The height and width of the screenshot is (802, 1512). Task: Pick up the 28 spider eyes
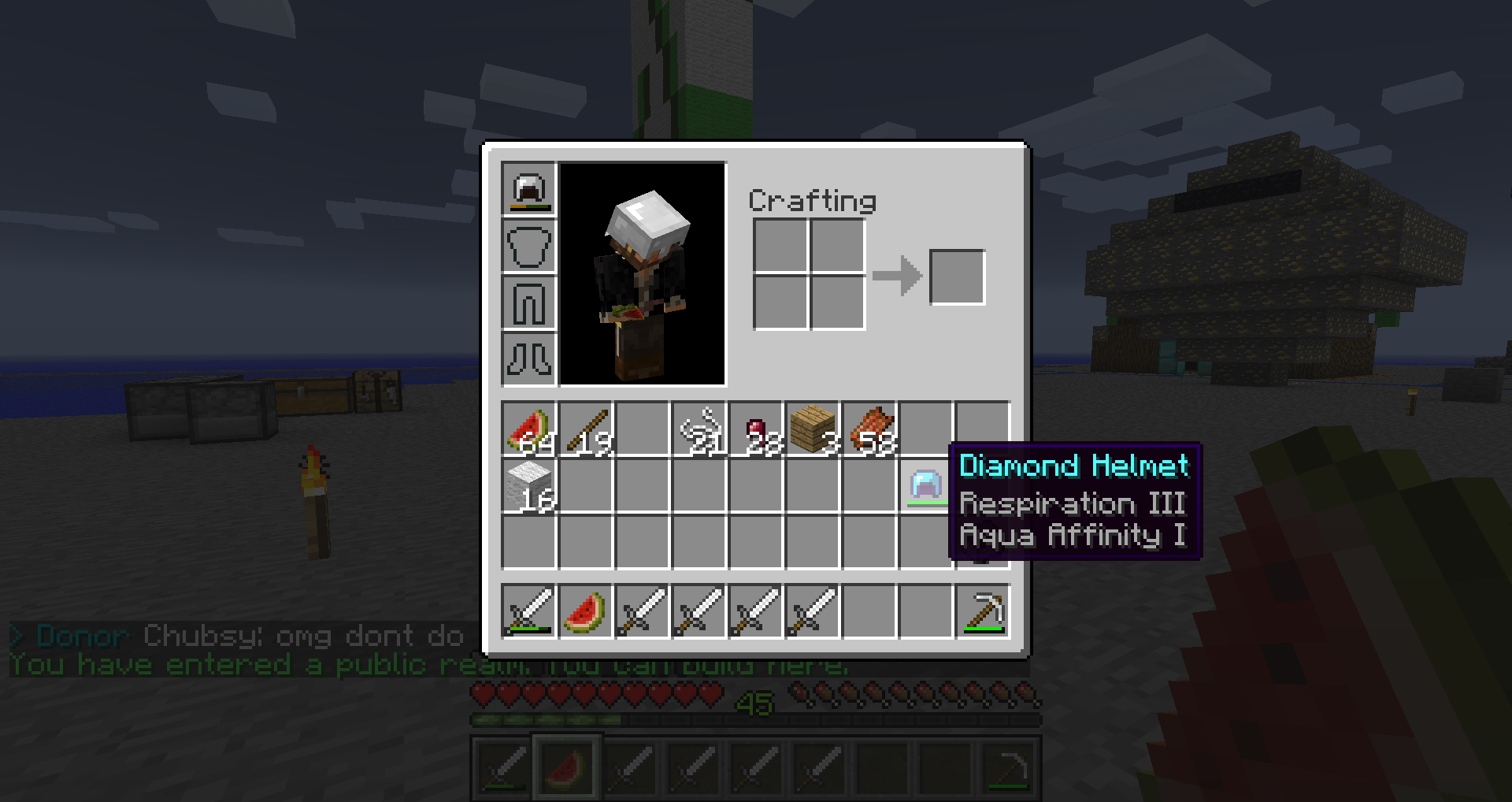[x=756, y=430]
